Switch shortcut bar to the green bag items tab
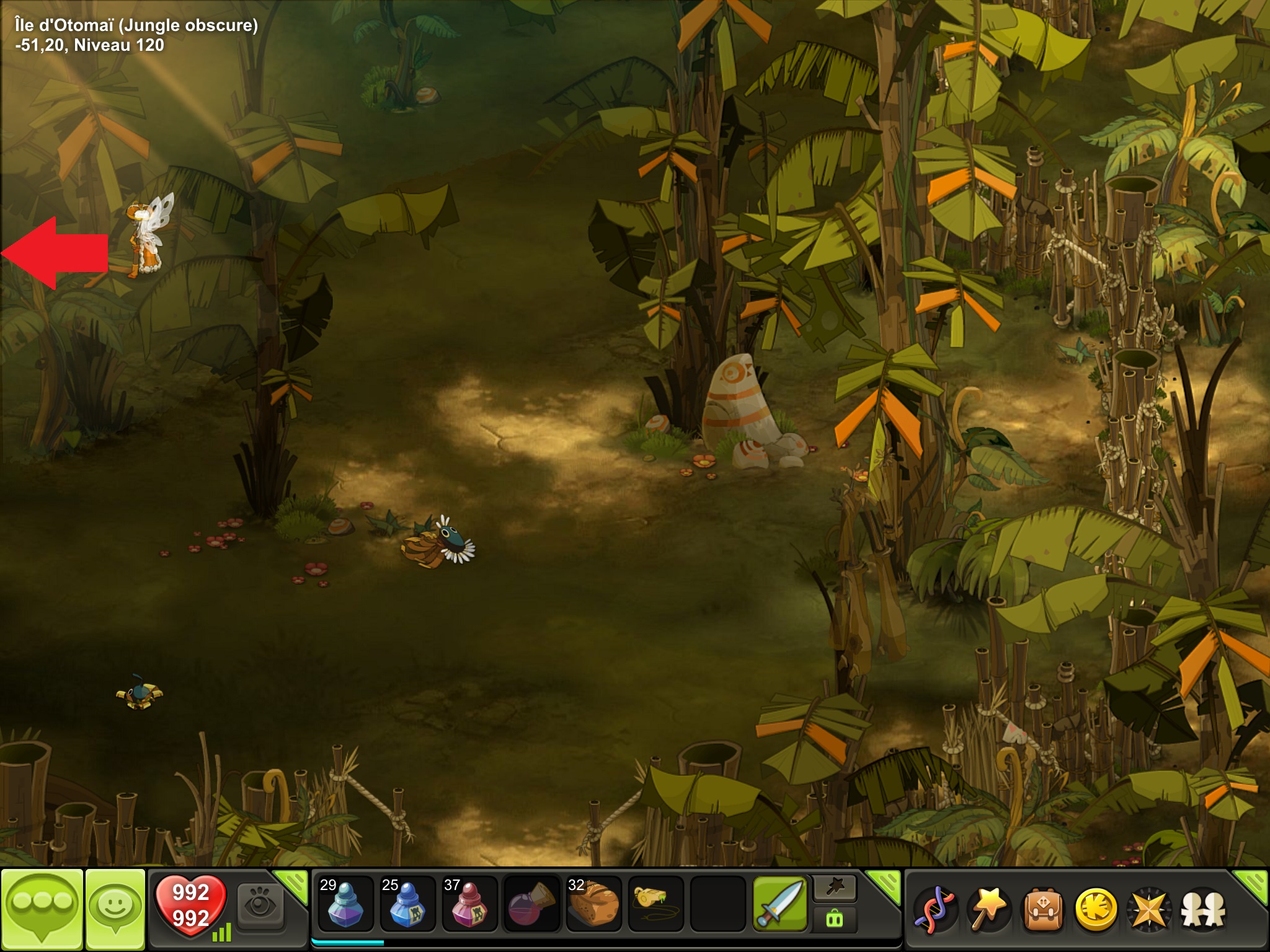 [835, 919]
